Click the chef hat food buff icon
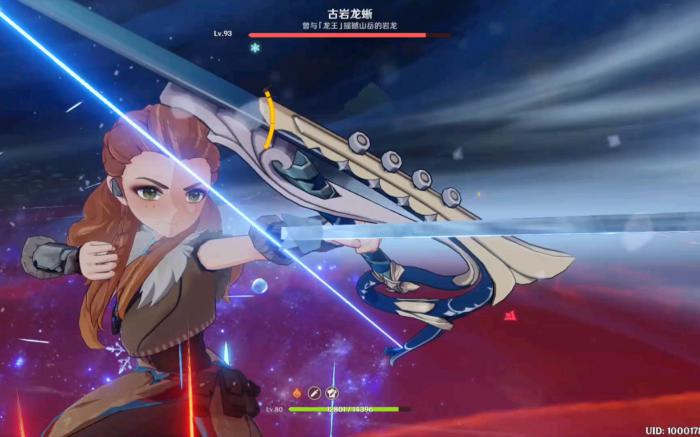 (331, 393)
